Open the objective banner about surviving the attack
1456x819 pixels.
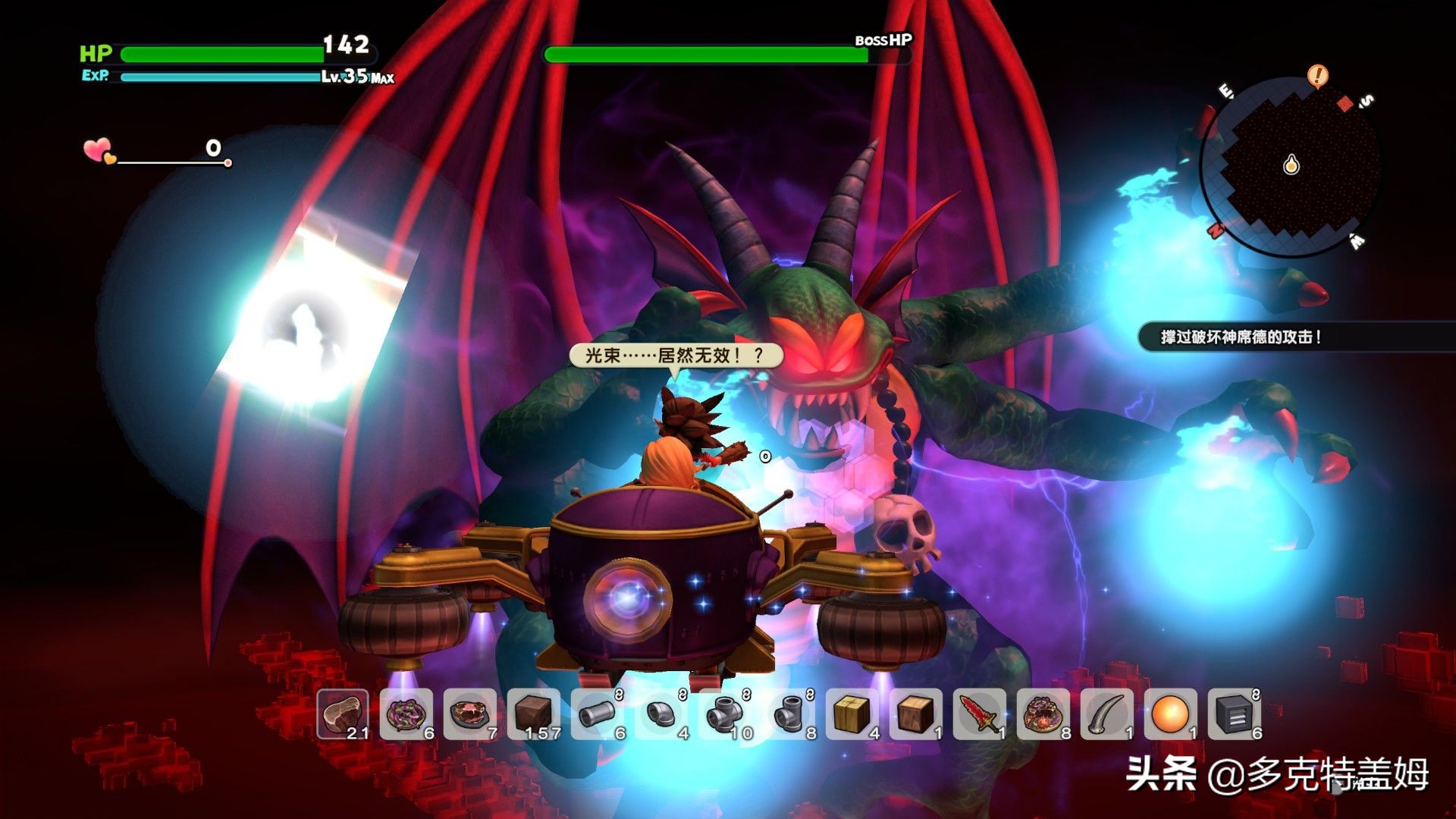point(1241,337)
